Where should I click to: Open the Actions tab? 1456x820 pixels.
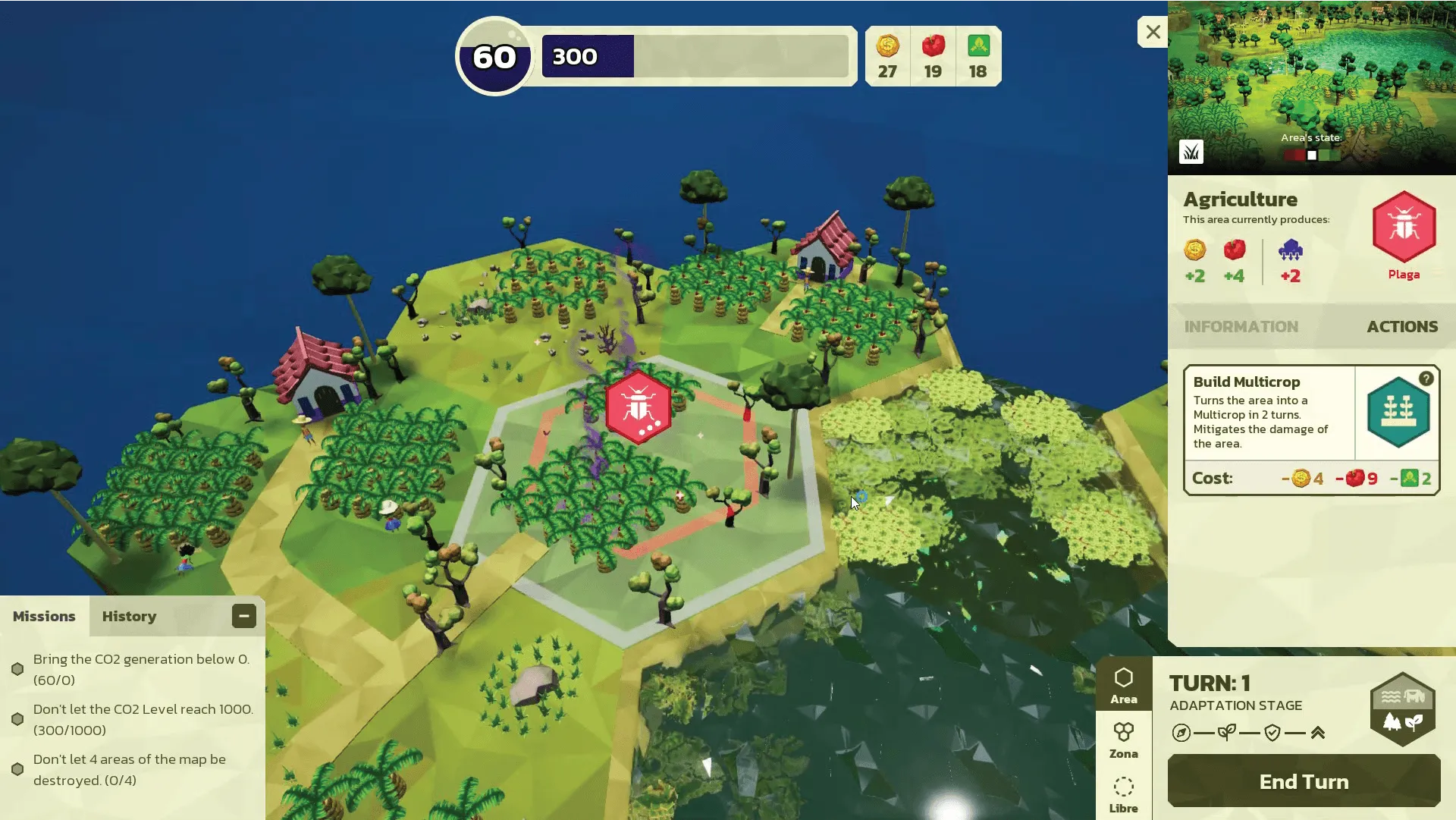[1401, 327]
